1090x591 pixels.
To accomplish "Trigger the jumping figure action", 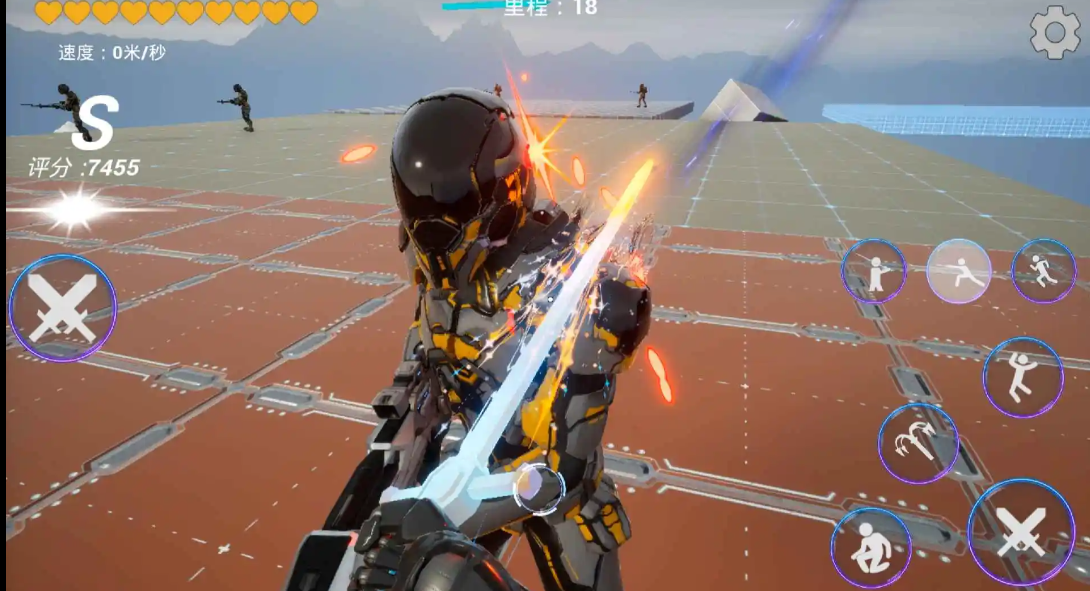I will pos(1022,377).
